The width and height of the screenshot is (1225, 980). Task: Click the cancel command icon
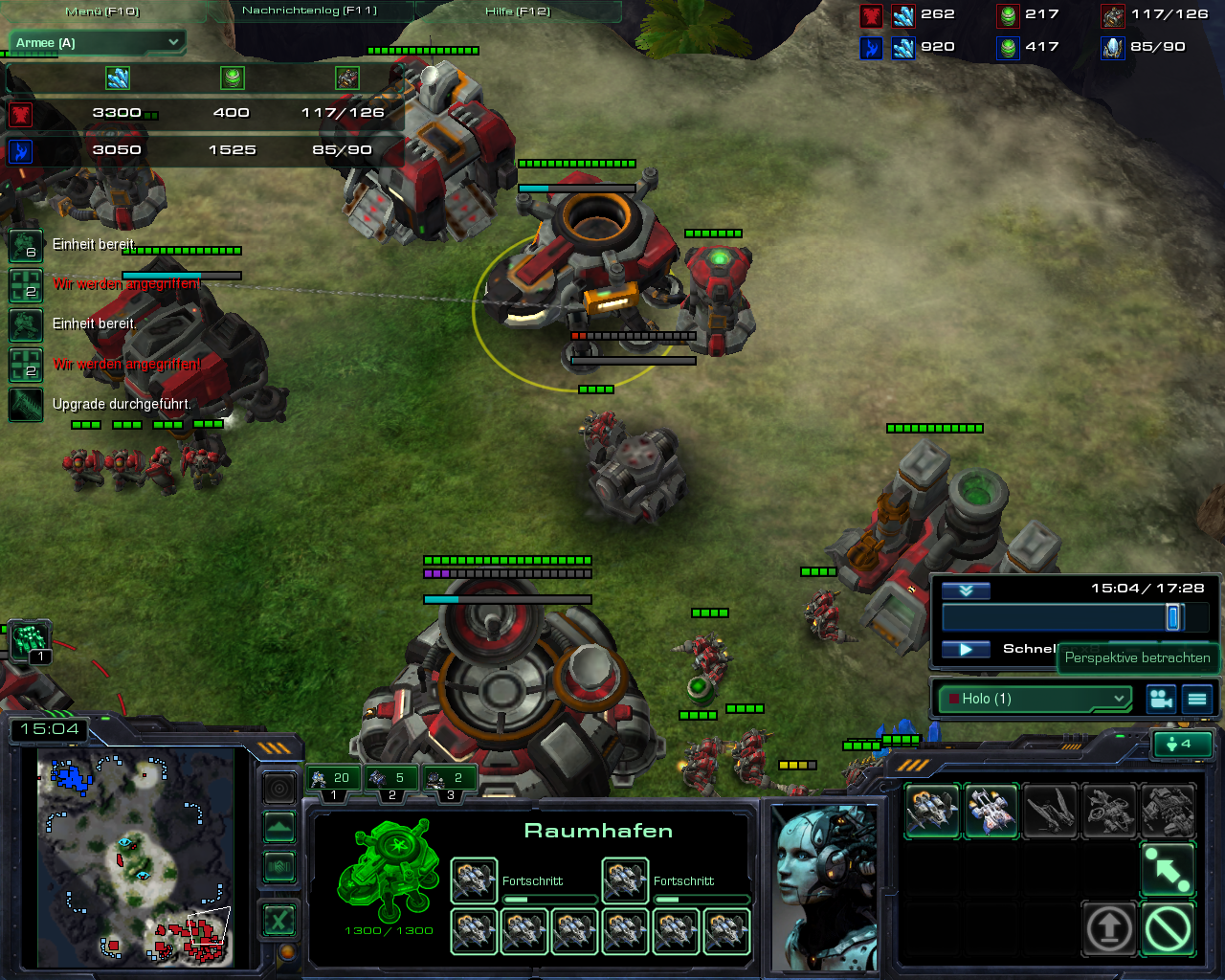[x=1168, y=927]
